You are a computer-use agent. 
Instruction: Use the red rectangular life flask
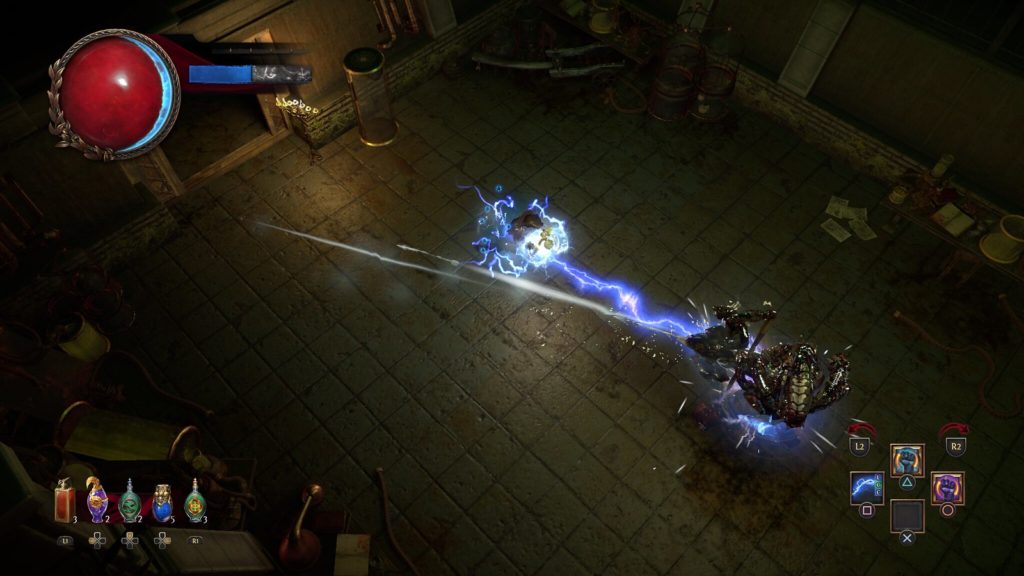tap(63, 500)
